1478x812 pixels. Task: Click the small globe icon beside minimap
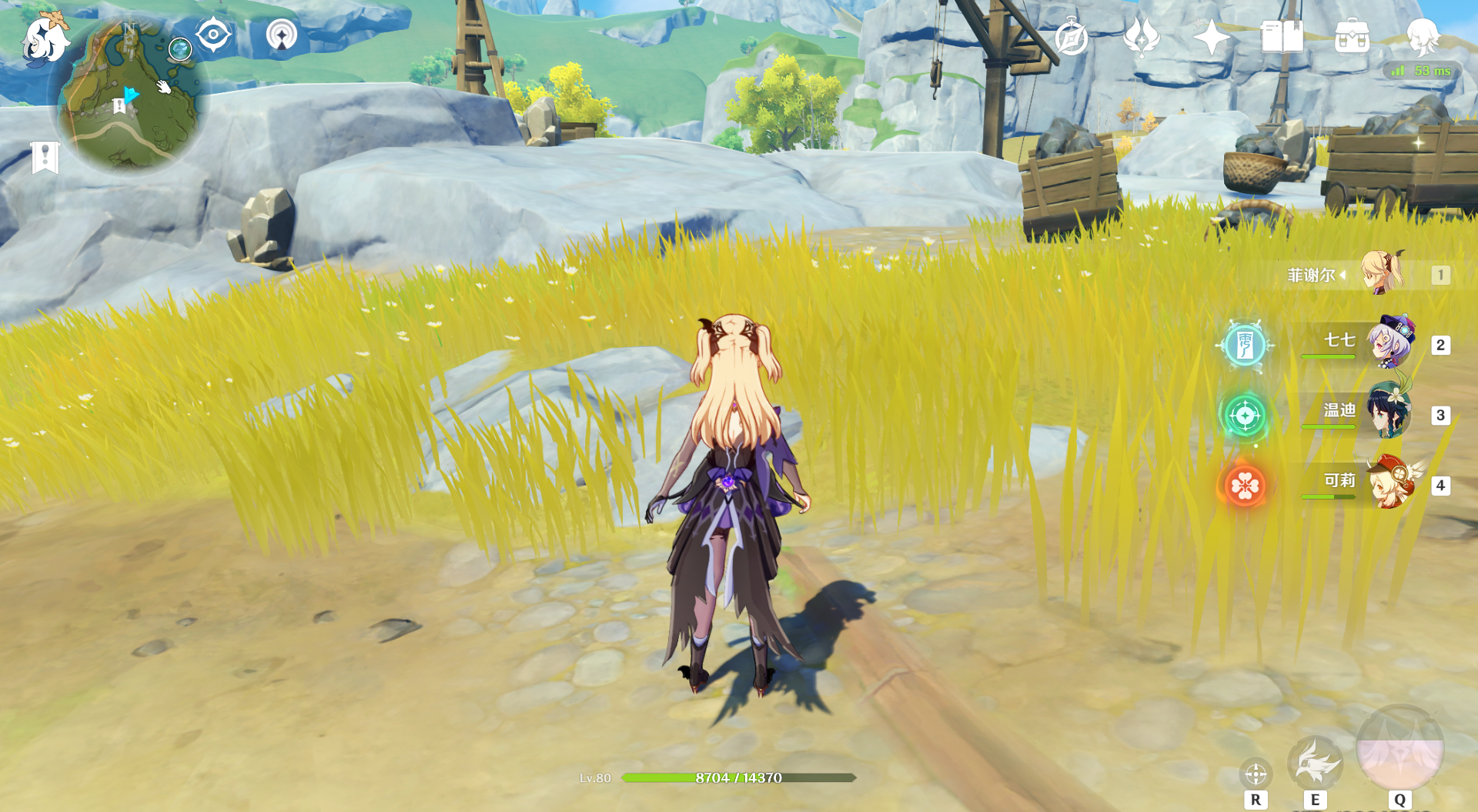tap(180, 49)
